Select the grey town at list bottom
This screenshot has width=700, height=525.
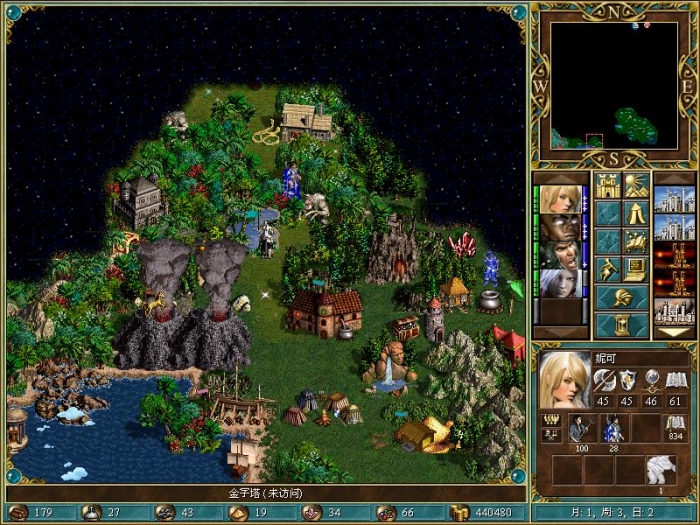(x=673, y=311)
